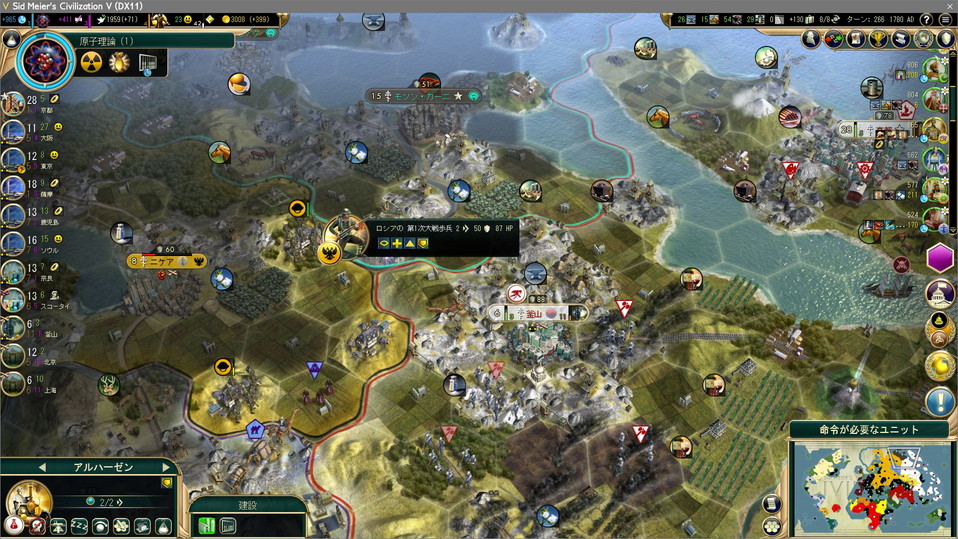Choose the green building construction option

208,525
